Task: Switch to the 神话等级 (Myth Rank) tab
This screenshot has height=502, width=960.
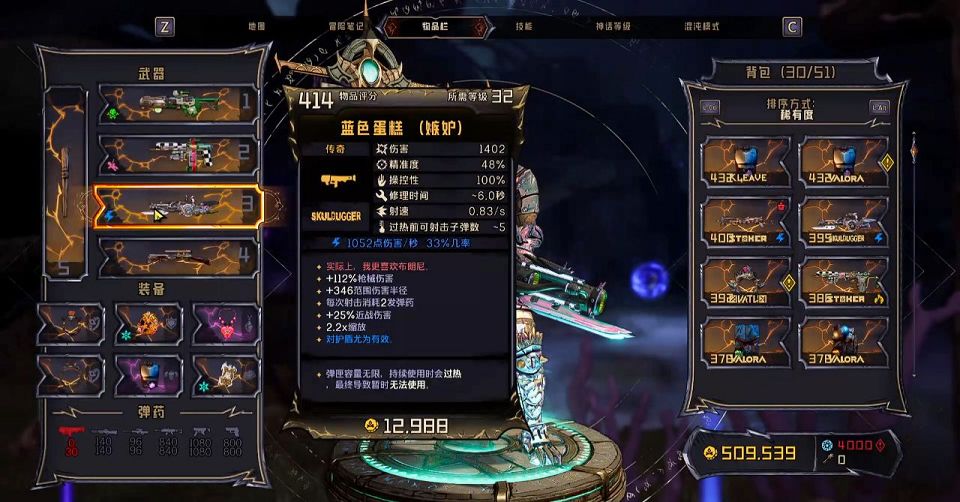Action: pyautogui.click(x=612, y=26)
